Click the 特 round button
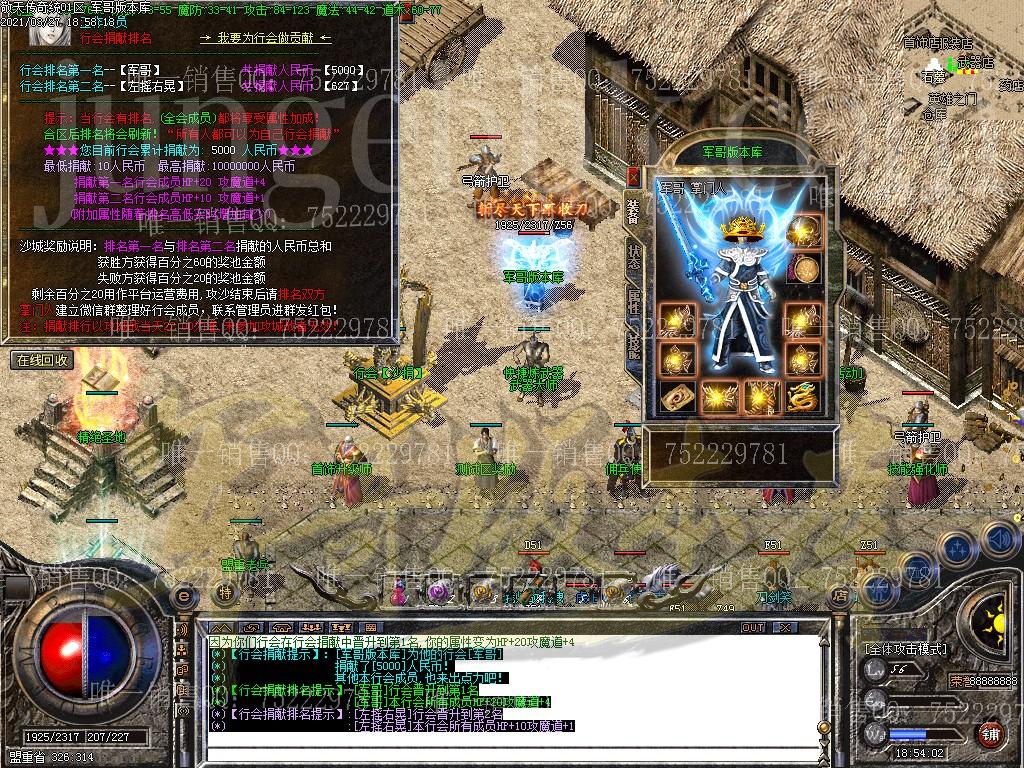Screen dimensions: 1024x768 [x=226, y=593]
